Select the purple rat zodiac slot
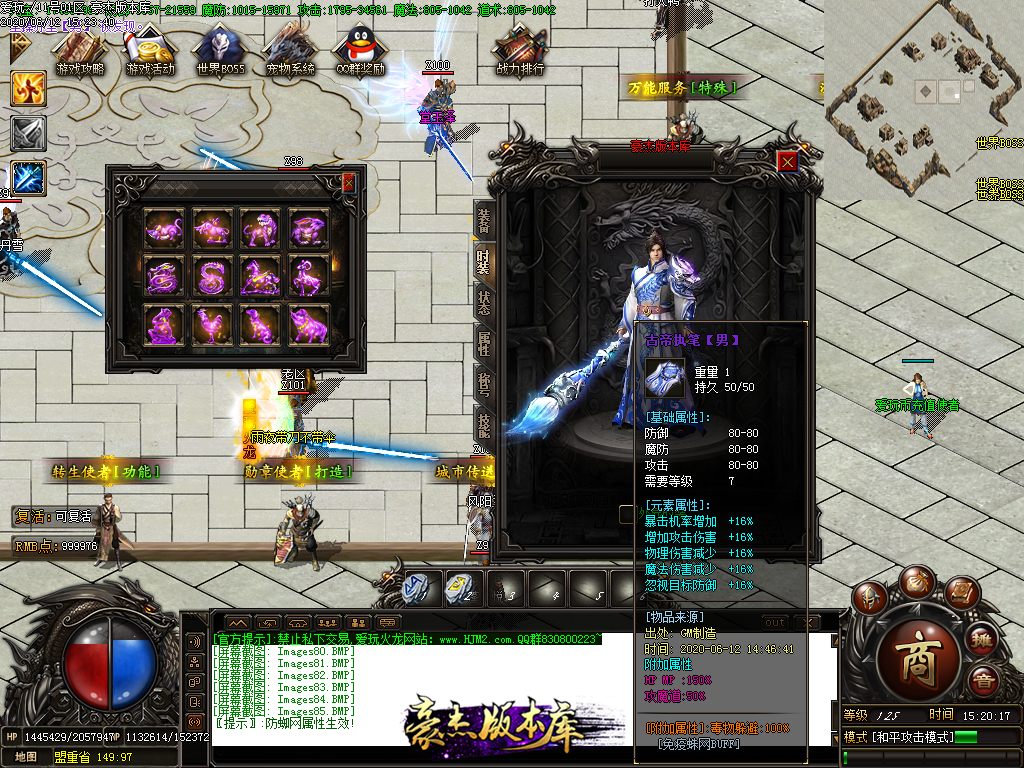This screenshot has width=1024, height=768. click(x=163, y=229)
